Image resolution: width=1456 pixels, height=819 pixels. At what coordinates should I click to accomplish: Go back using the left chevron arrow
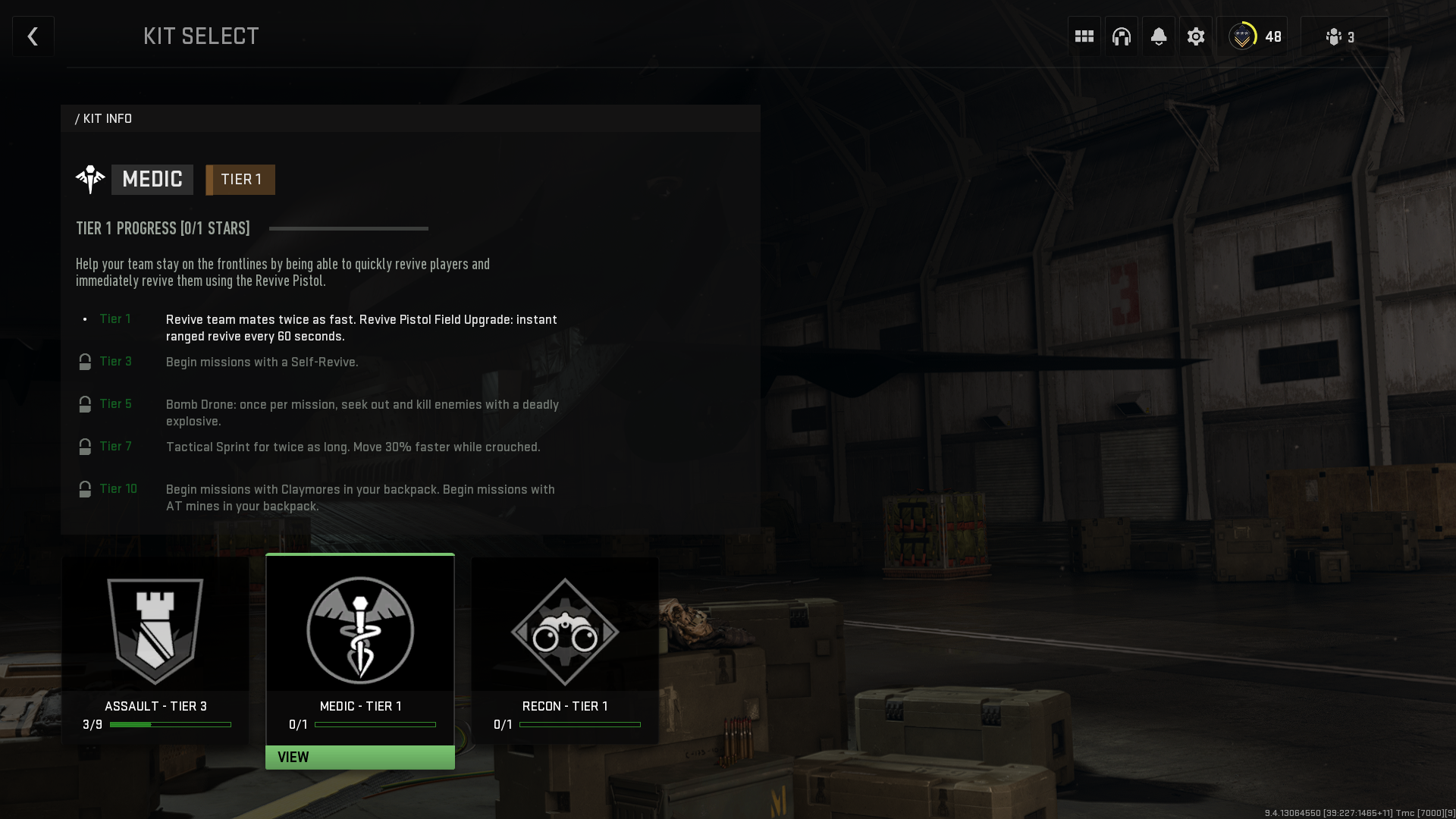pyautogui.click(x=33, y=36)
